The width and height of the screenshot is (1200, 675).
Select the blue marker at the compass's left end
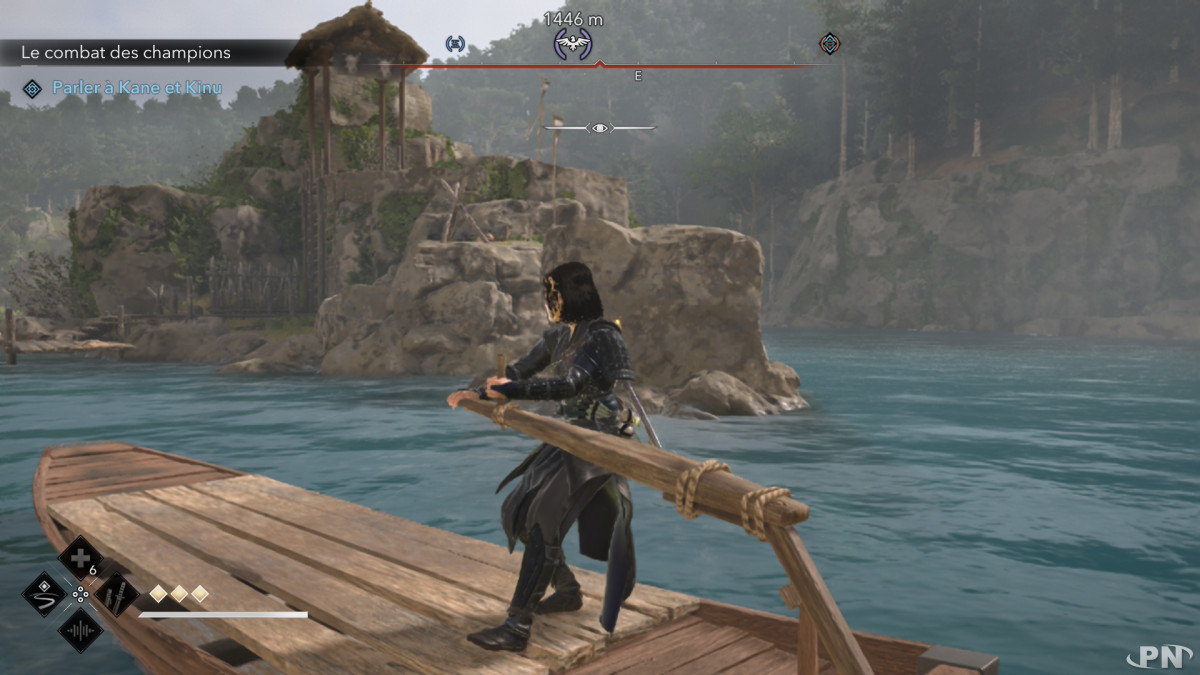[x=455, y=43]
